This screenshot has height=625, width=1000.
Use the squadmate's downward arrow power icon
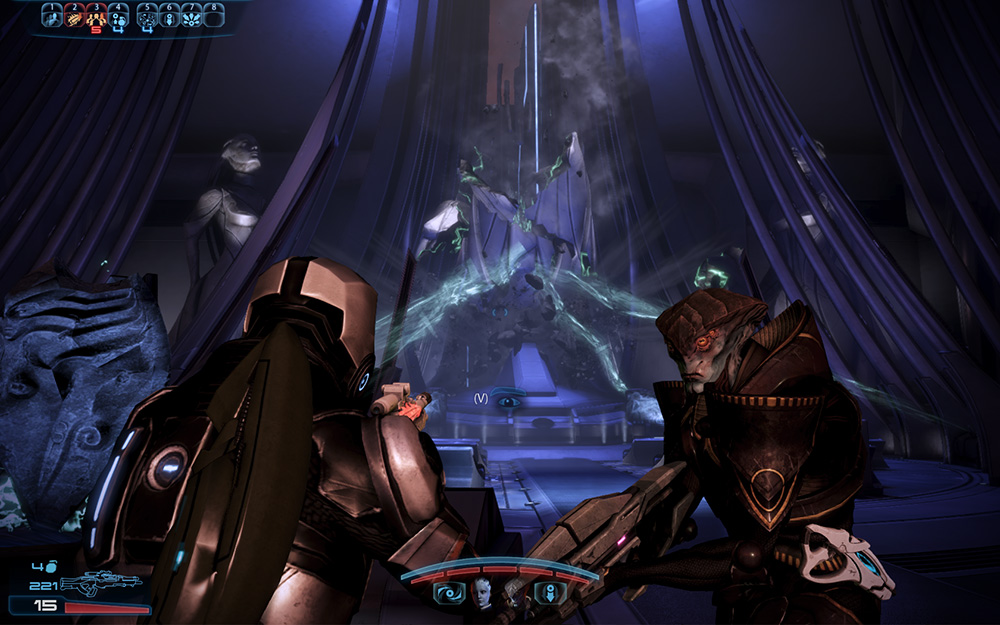(x=549, y=593)
